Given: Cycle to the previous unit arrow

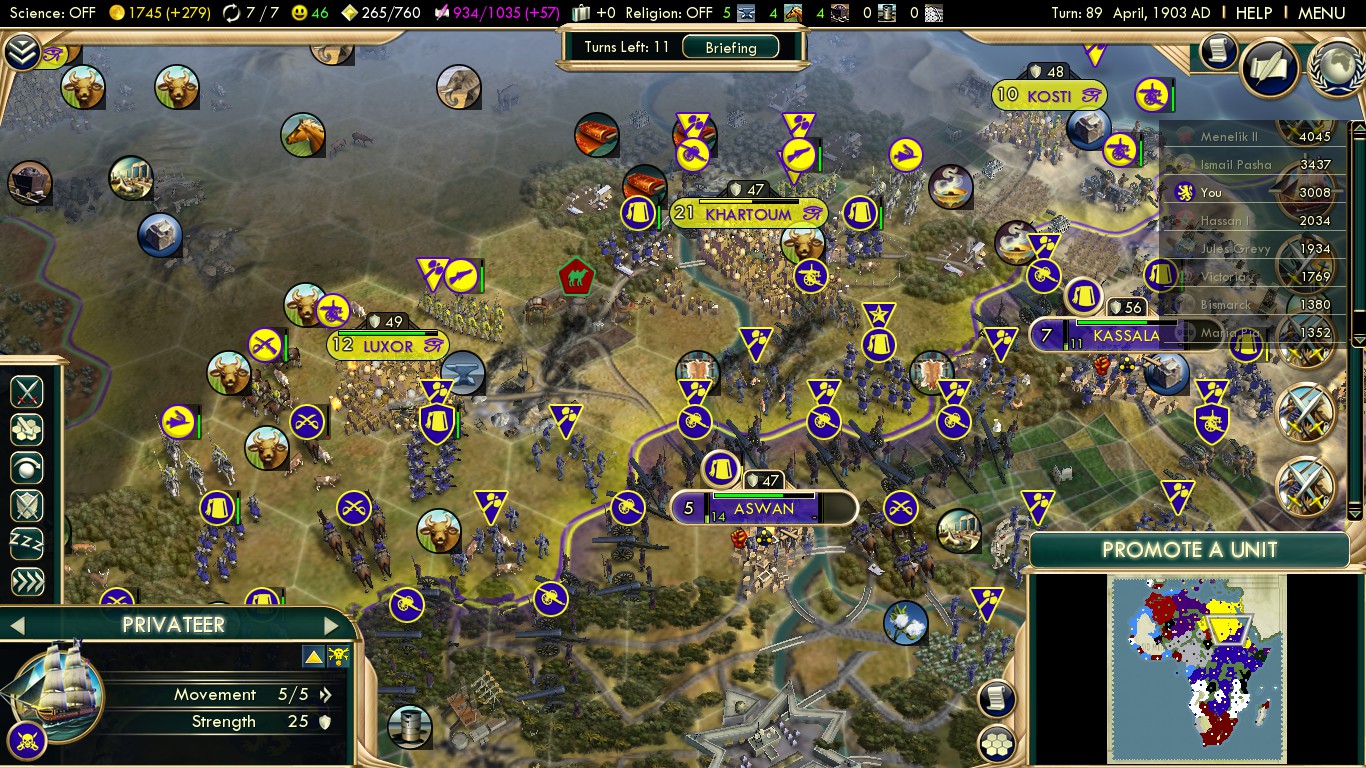Looking at the screenshot, I should pyautogui.click(x=16, y=626).
